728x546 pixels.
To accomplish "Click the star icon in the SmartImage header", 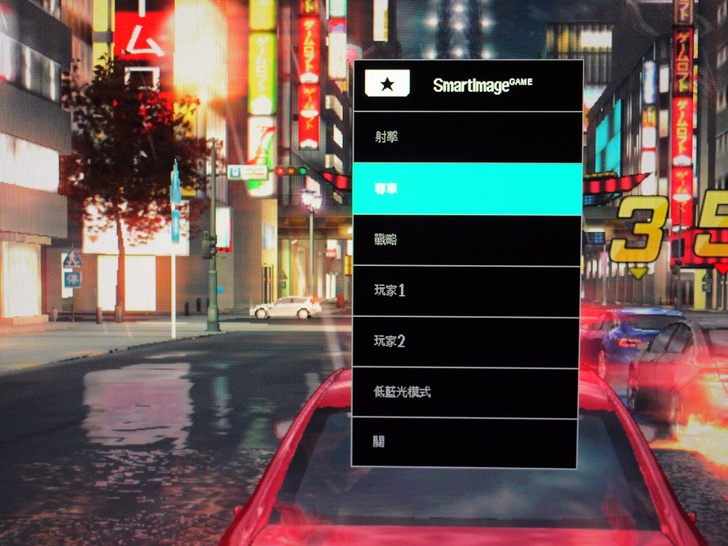I will pyautogui.click(x=387, y=85).
